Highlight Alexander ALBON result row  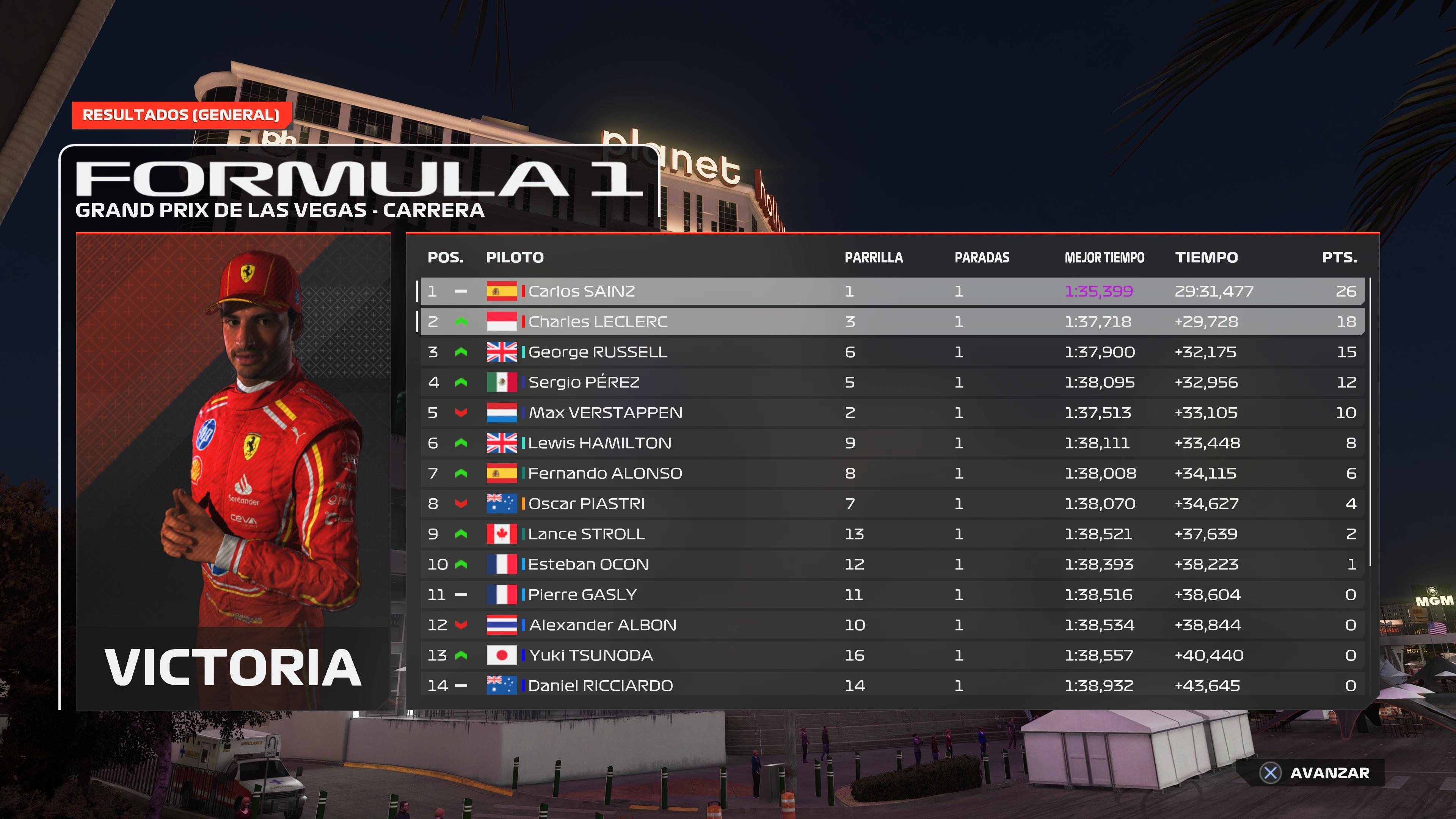pos(892,625)
